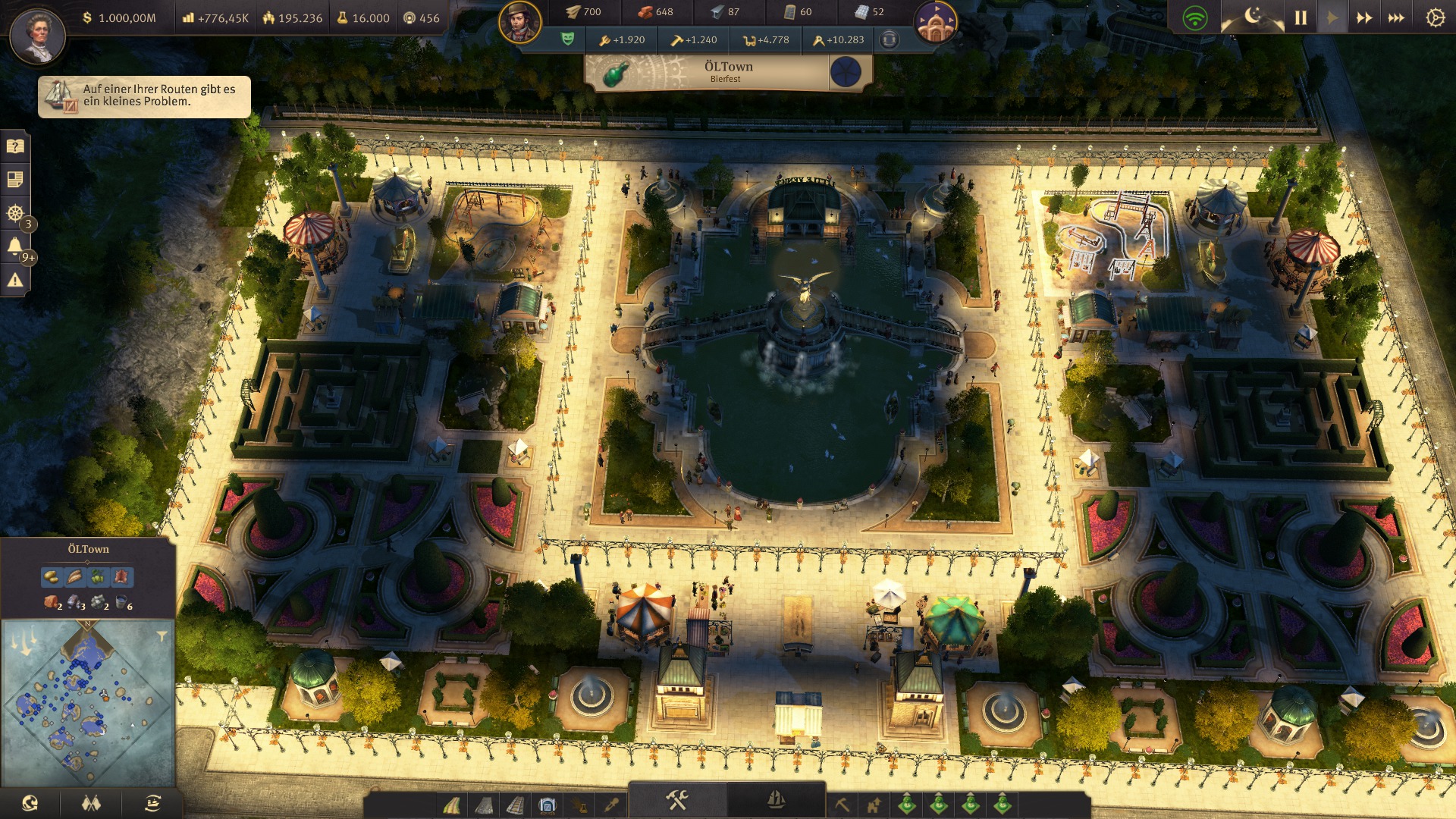Pause the game simulation

[x=1301, y=17]
